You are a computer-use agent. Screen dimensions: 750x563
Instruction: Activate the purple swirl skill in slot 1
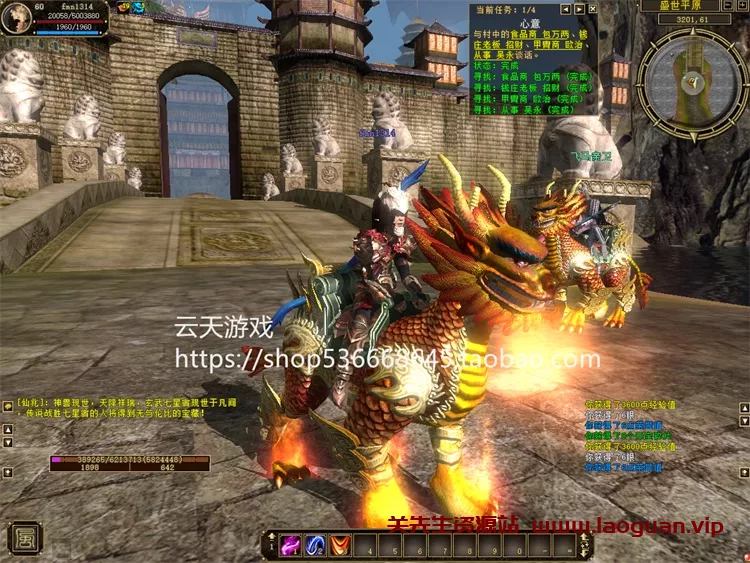pos(291,546)
